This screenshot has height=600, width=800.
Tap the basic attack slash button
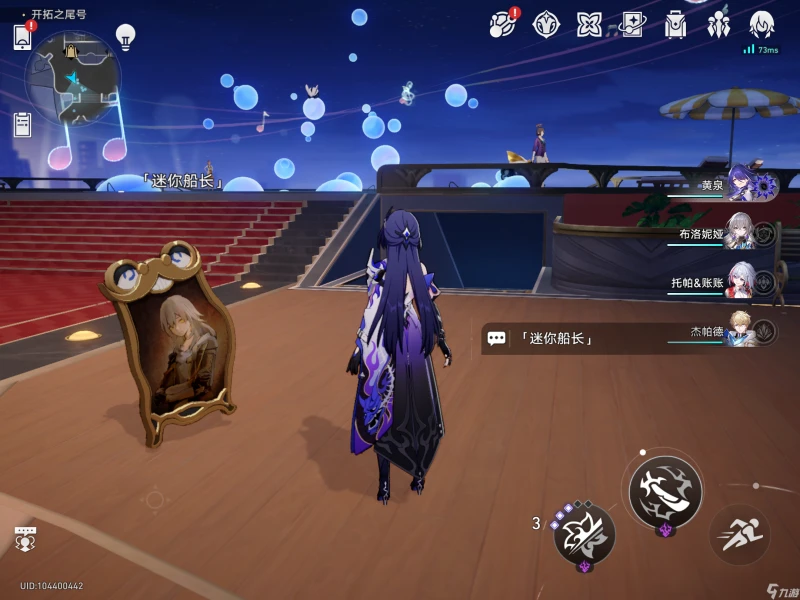click(665, 491)
